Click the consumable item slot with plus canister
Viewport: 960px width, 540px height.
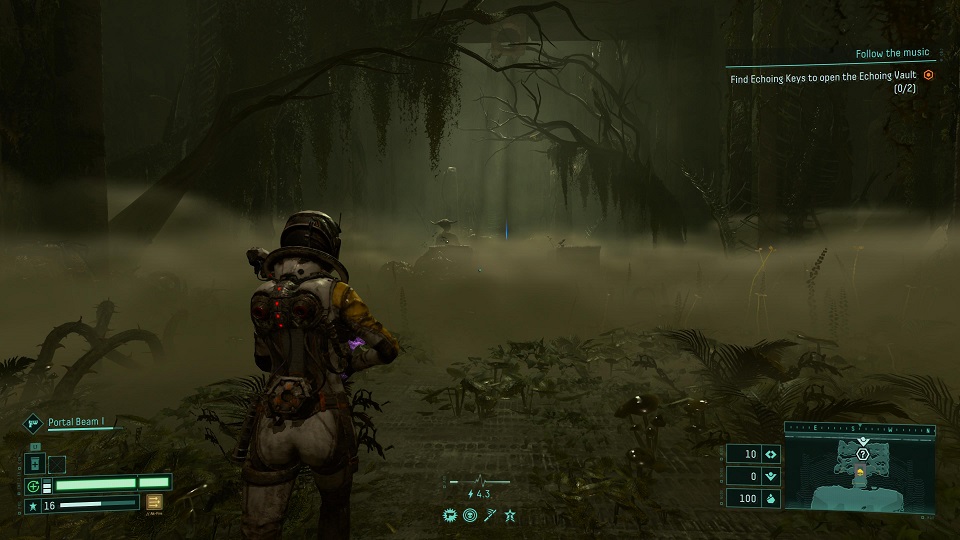click(x=33, y=464)
